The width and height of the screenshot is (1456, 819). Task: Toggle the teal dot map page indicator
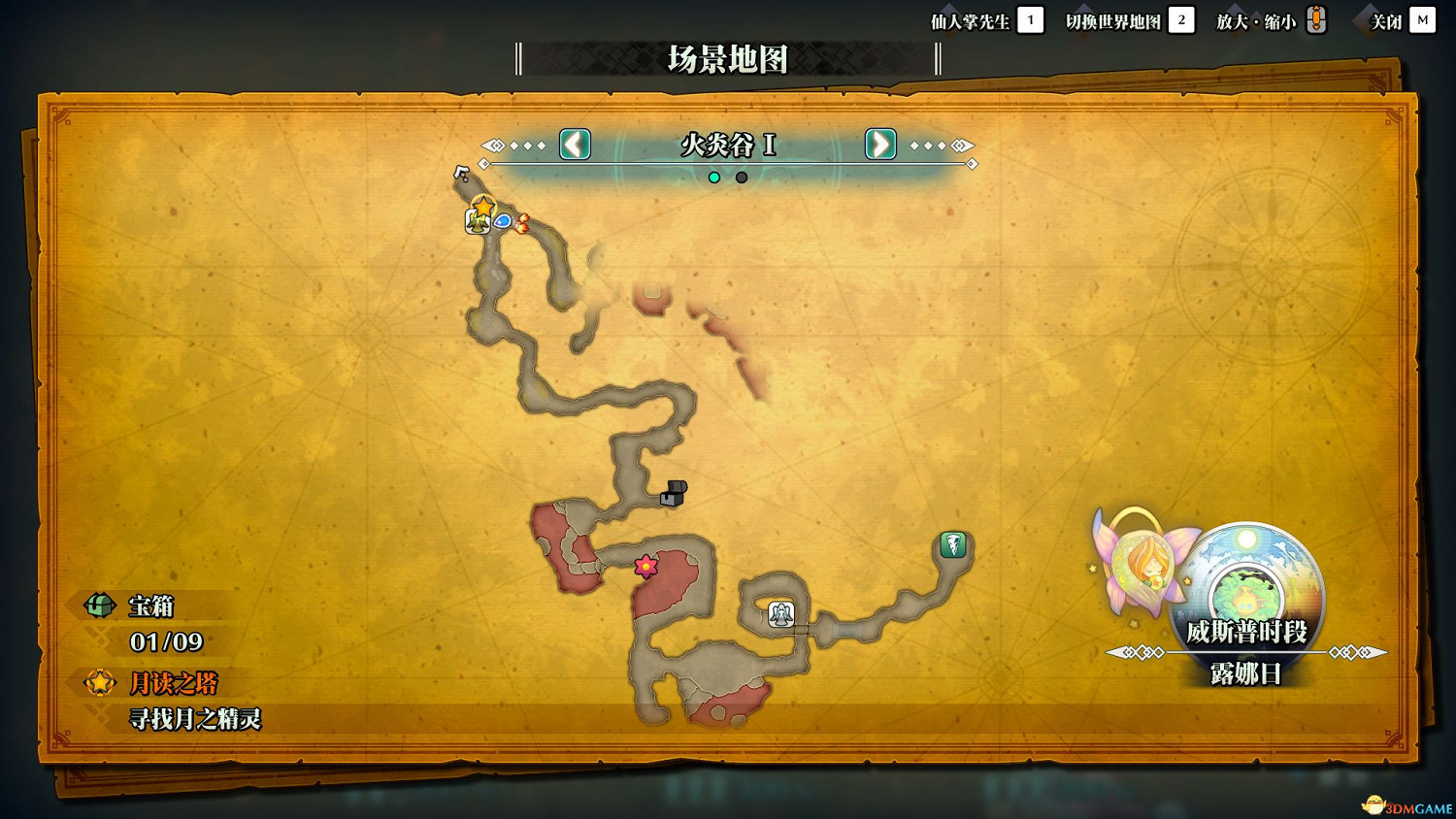[x=714, y=178]
